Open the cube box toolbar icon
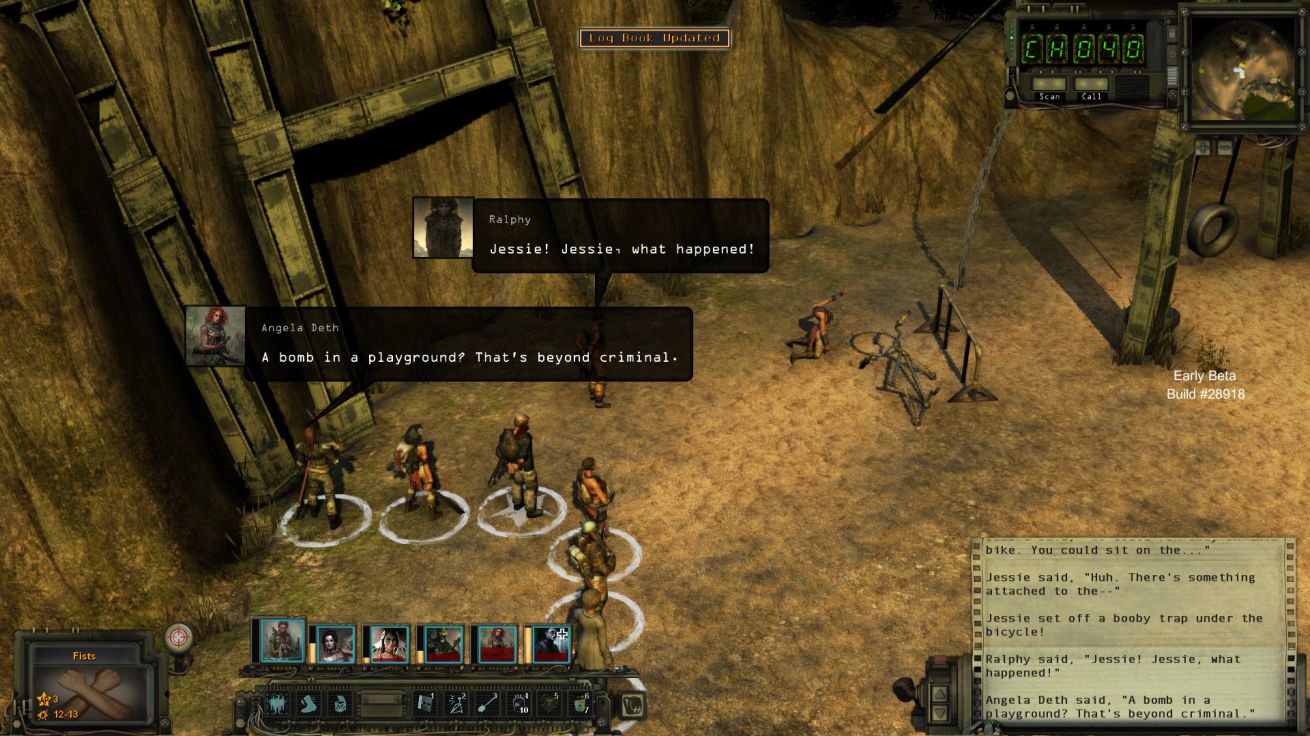1310x736 pixels. point(341,704)
